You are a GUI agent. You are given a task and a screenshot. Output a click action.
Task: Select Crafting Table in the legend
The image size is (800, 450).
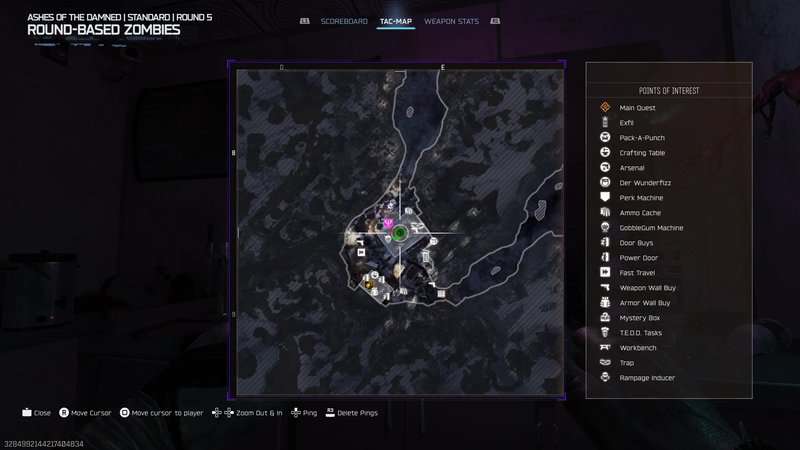(x=642, y=153)
